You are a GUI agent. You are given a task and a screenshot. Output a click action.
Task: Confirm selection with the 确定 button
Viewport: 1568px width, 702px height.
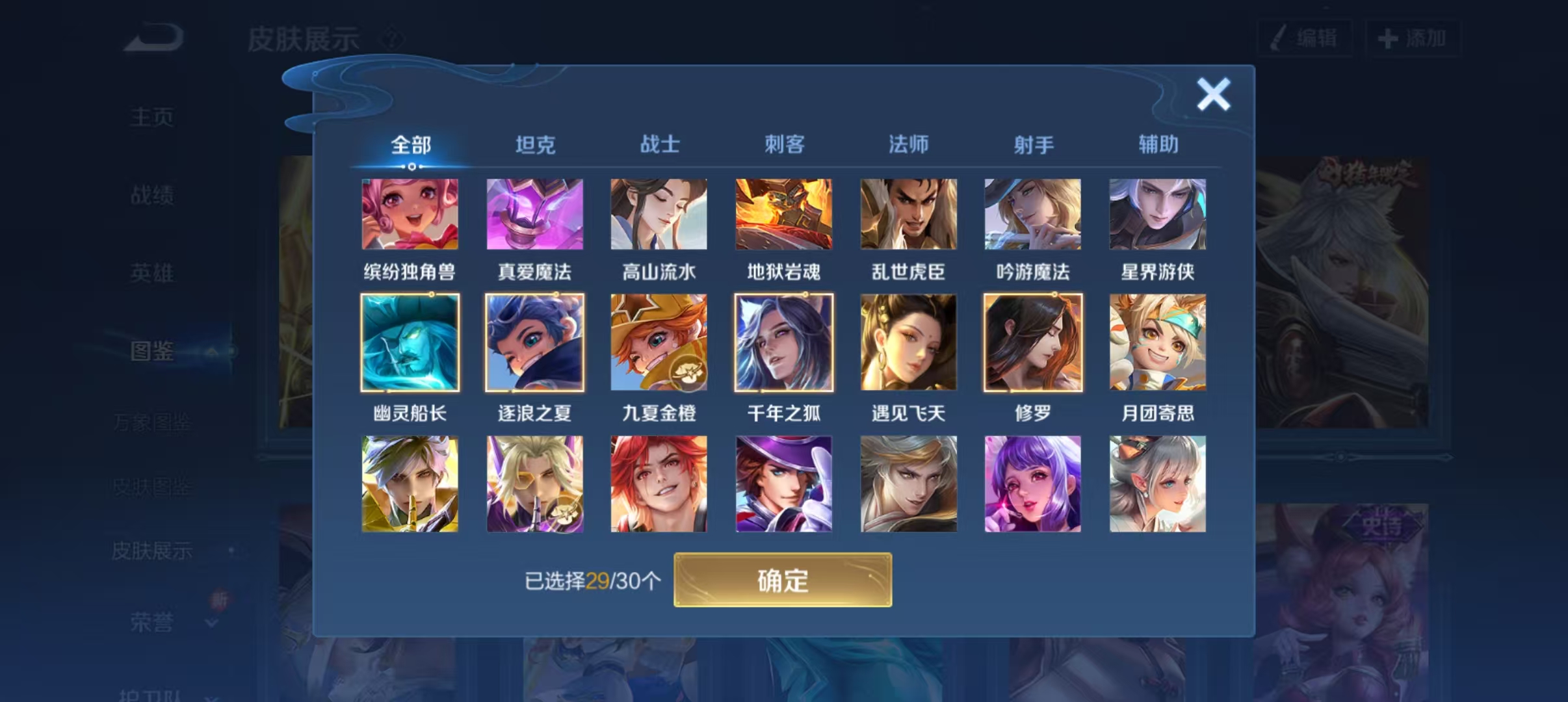pos(783,581)
